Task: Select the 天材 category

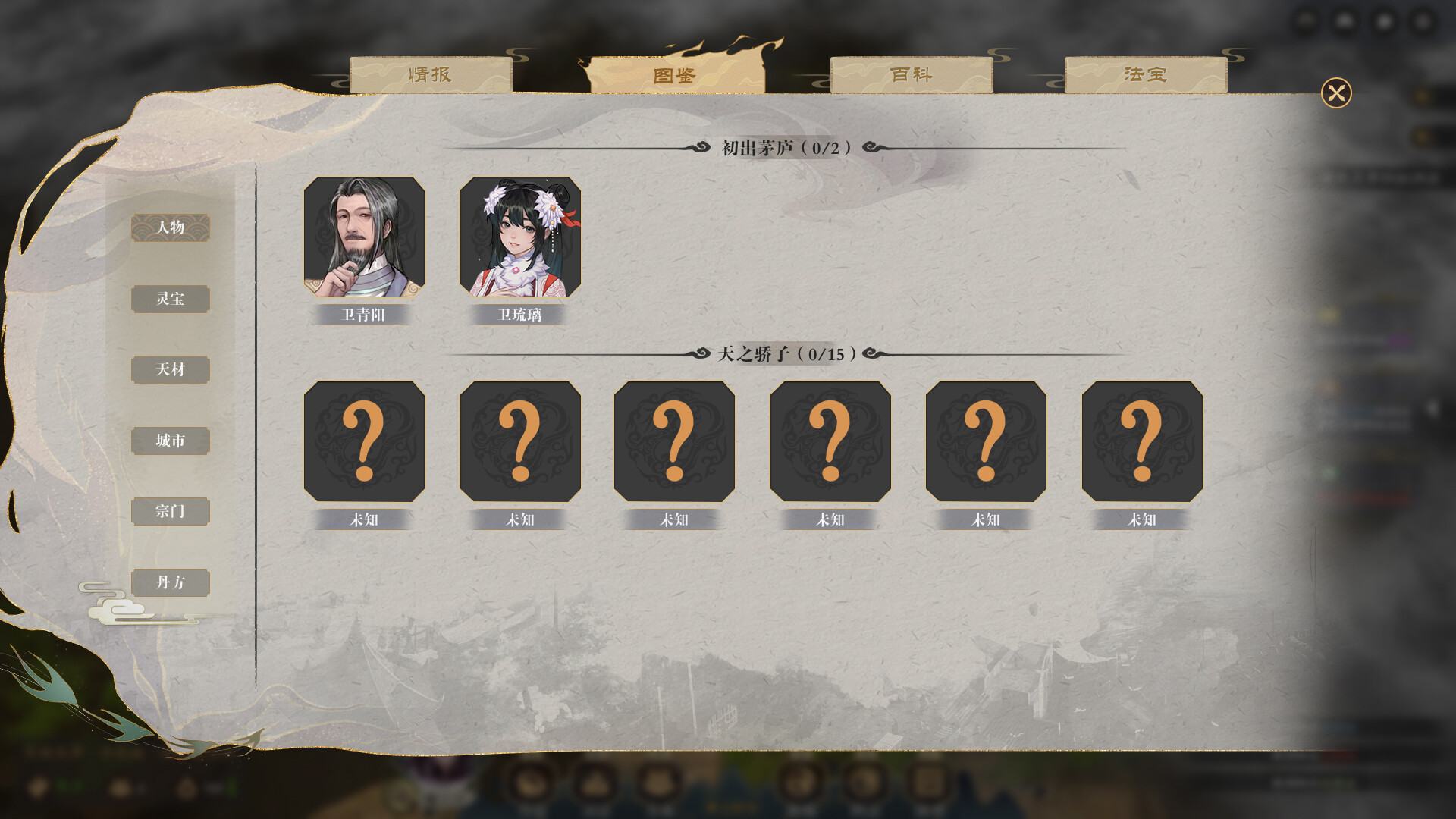Action: tap(171, 370)
